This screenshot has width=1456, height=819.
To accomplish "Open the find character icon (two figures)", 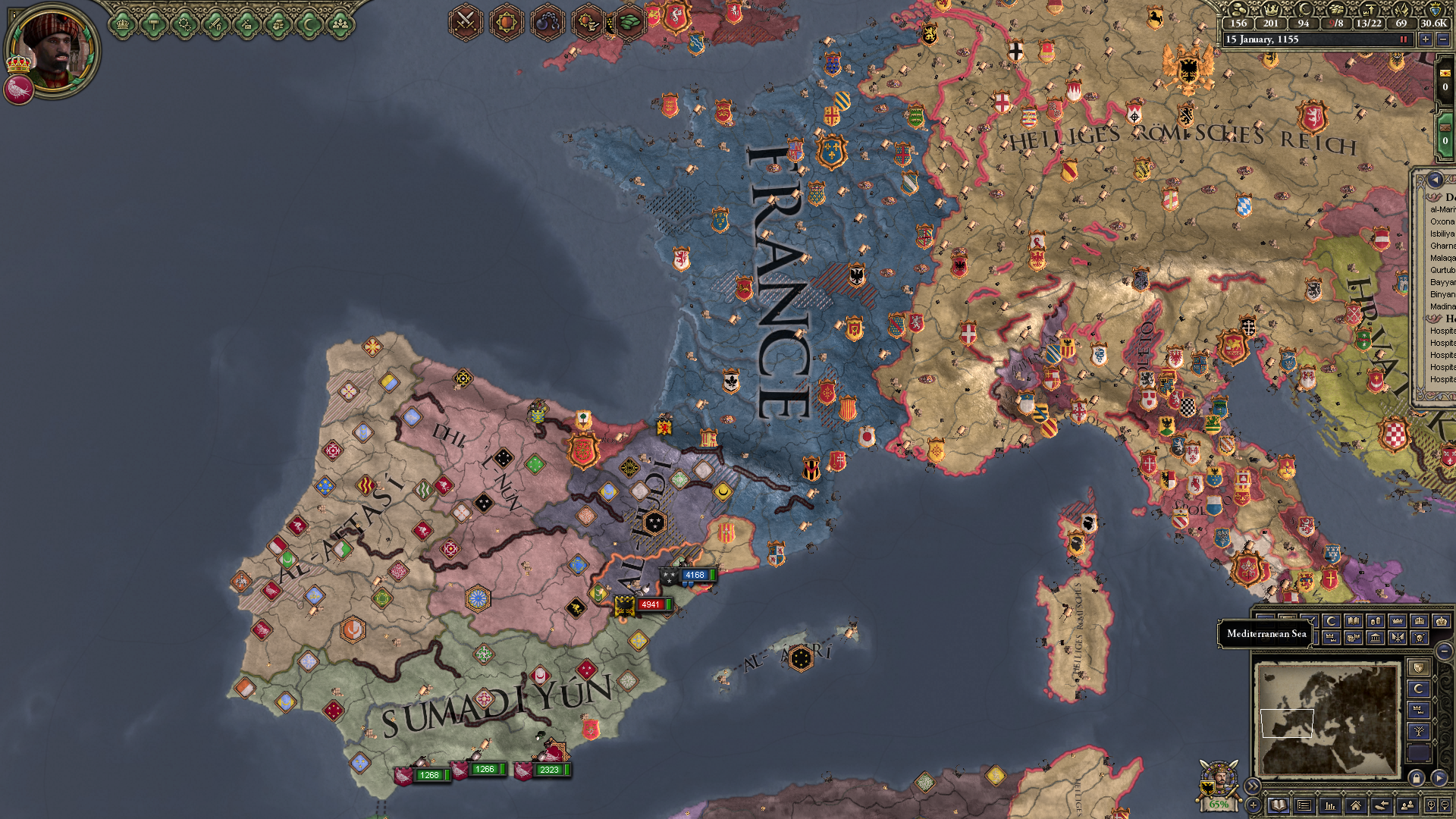I will 1407,805.
